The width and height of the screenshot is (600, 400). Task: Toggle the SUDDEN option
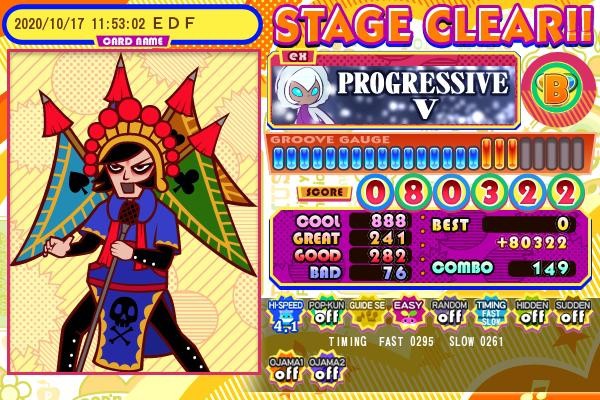pos(571,314)
